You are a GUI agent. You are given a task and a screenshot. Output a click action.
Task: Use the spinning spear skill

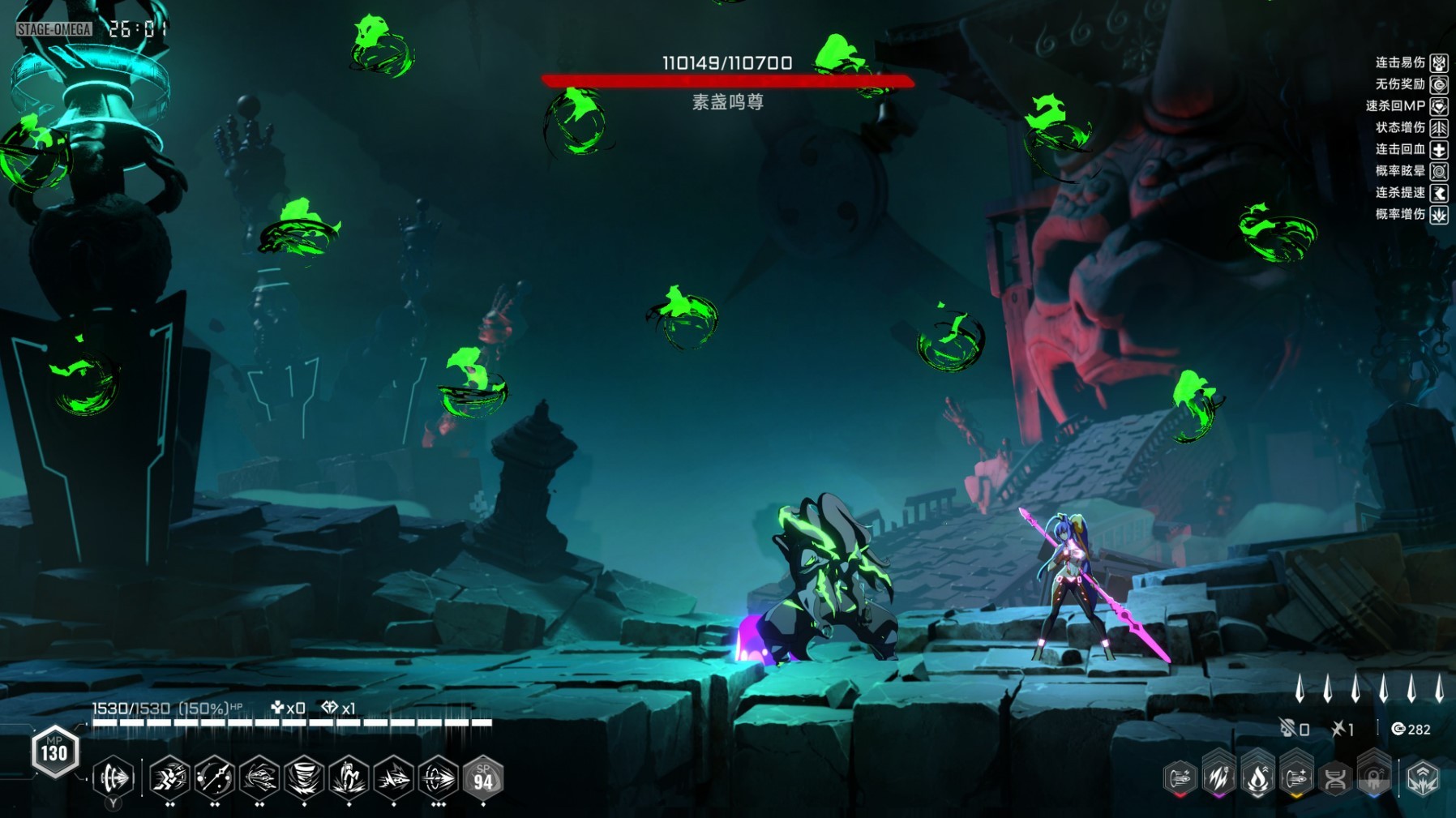pos(215,779)
